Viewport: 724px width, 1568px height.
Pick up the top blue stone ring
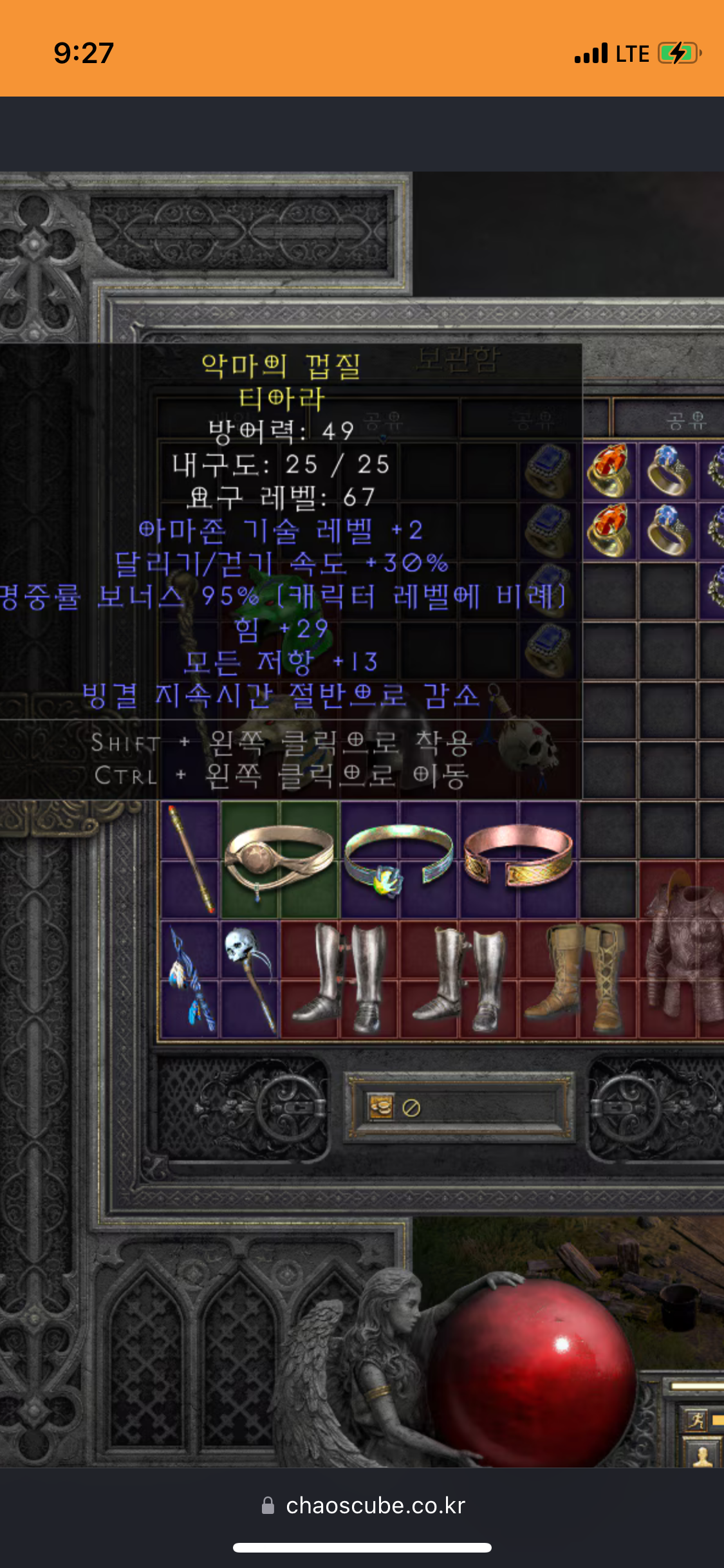[668, 471]
